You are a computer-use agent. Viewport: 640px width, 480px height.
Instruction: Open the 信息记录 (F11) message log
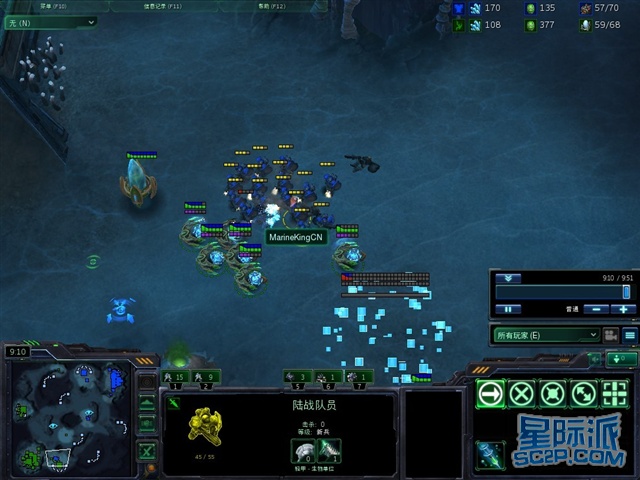164,5
